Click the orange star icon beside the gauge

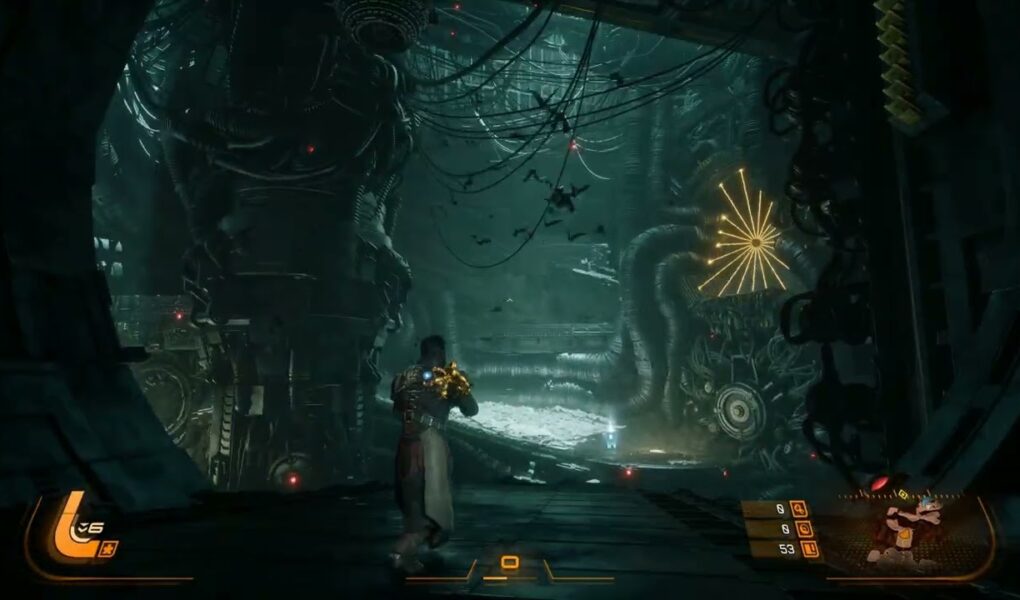click(x=108, y=547)
